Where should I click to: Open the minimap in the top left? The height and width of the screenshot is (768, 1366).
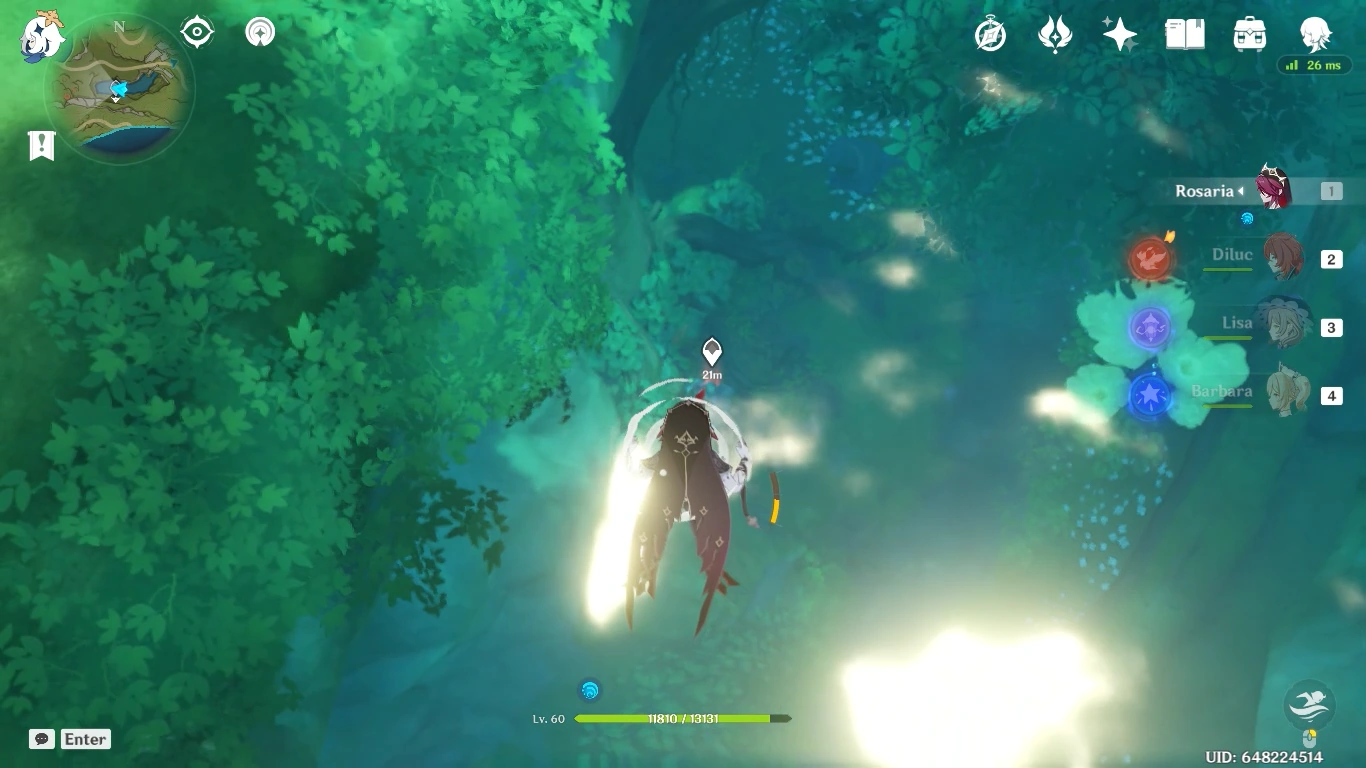(x=118, y=88)
